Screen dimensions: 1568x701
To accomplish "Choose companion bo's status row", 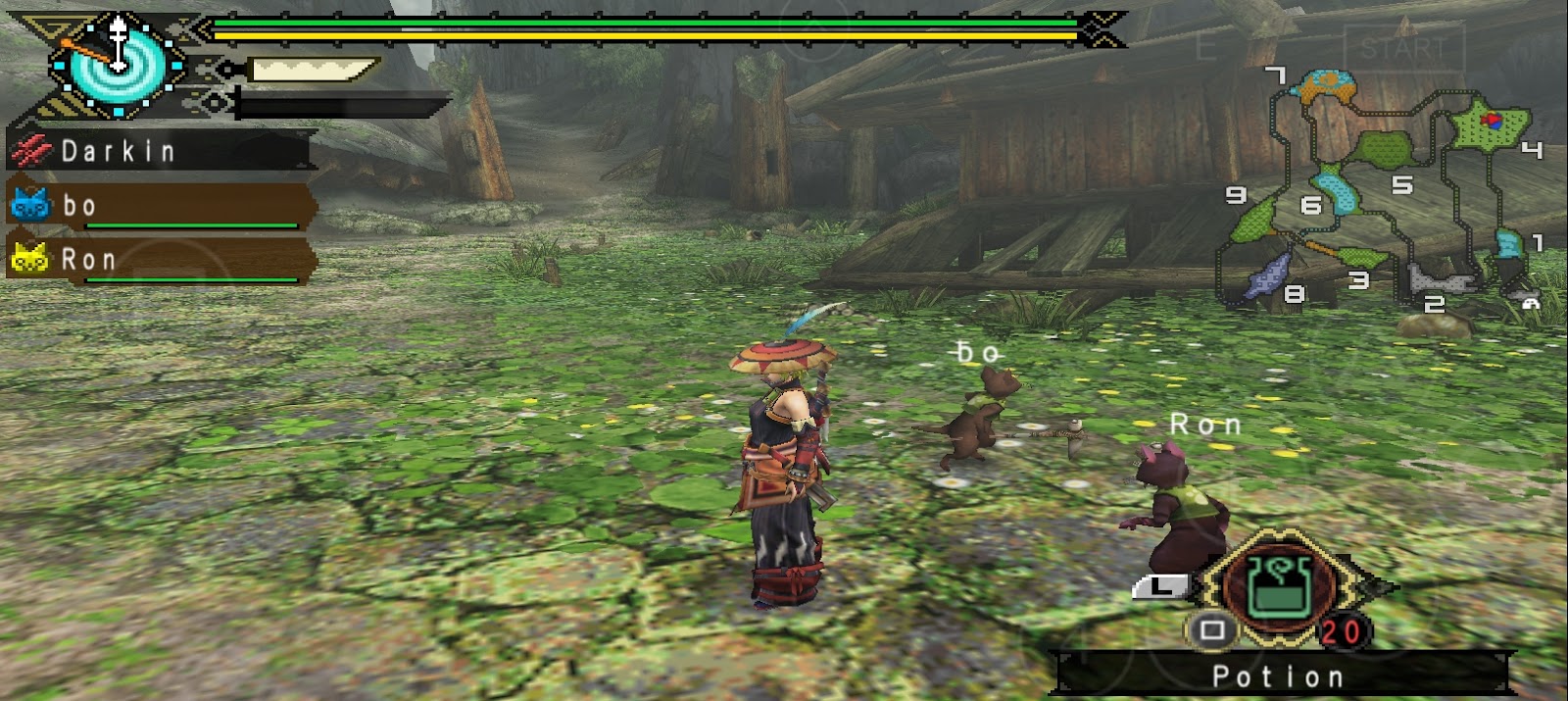I will (162, 207).
